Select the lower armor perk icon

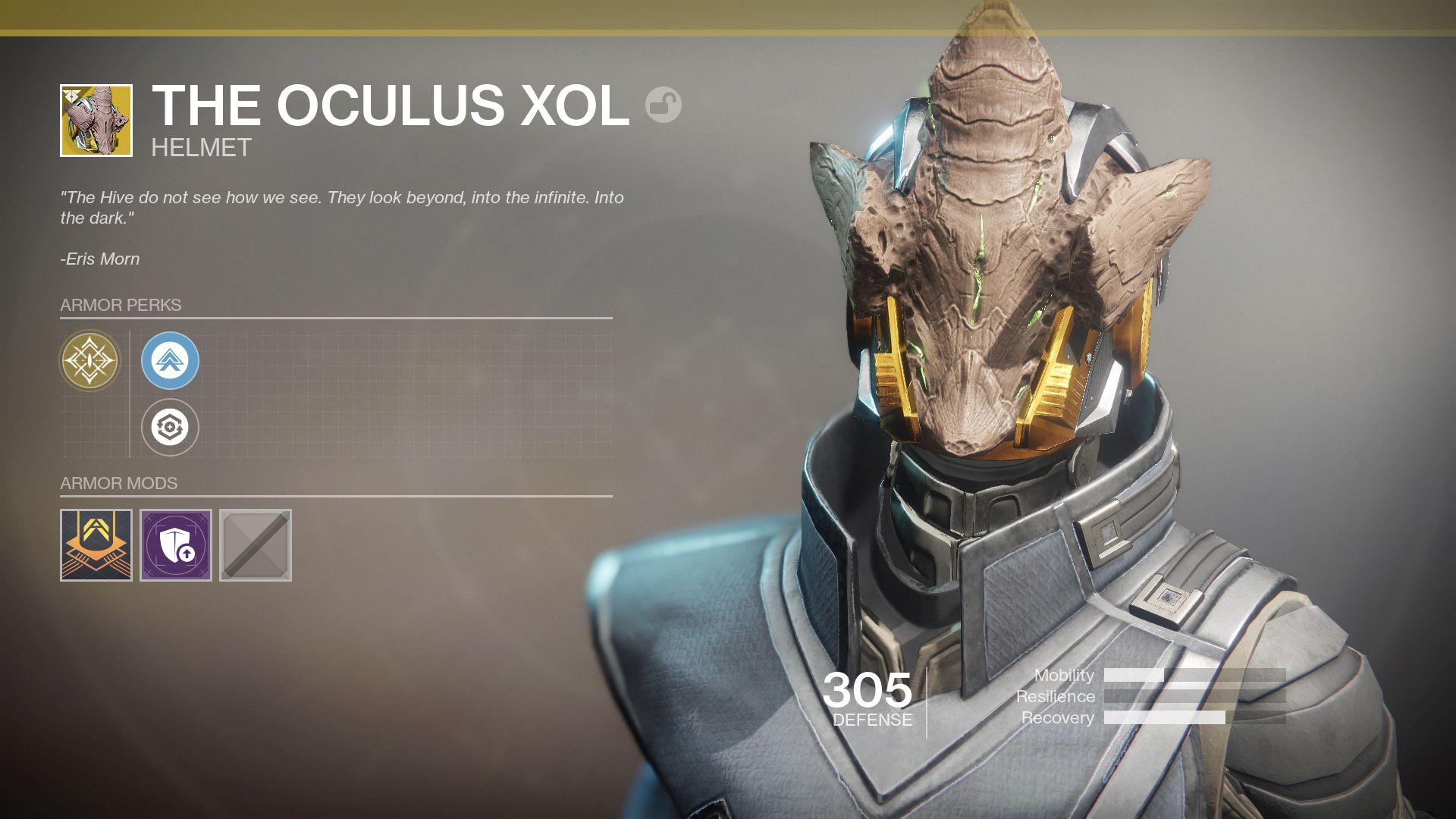(170, 428)
